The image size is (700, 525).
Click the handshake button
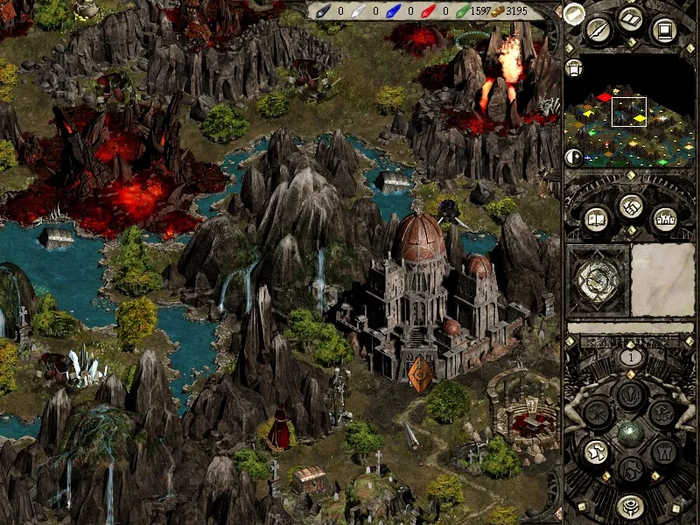pos(630,206)
